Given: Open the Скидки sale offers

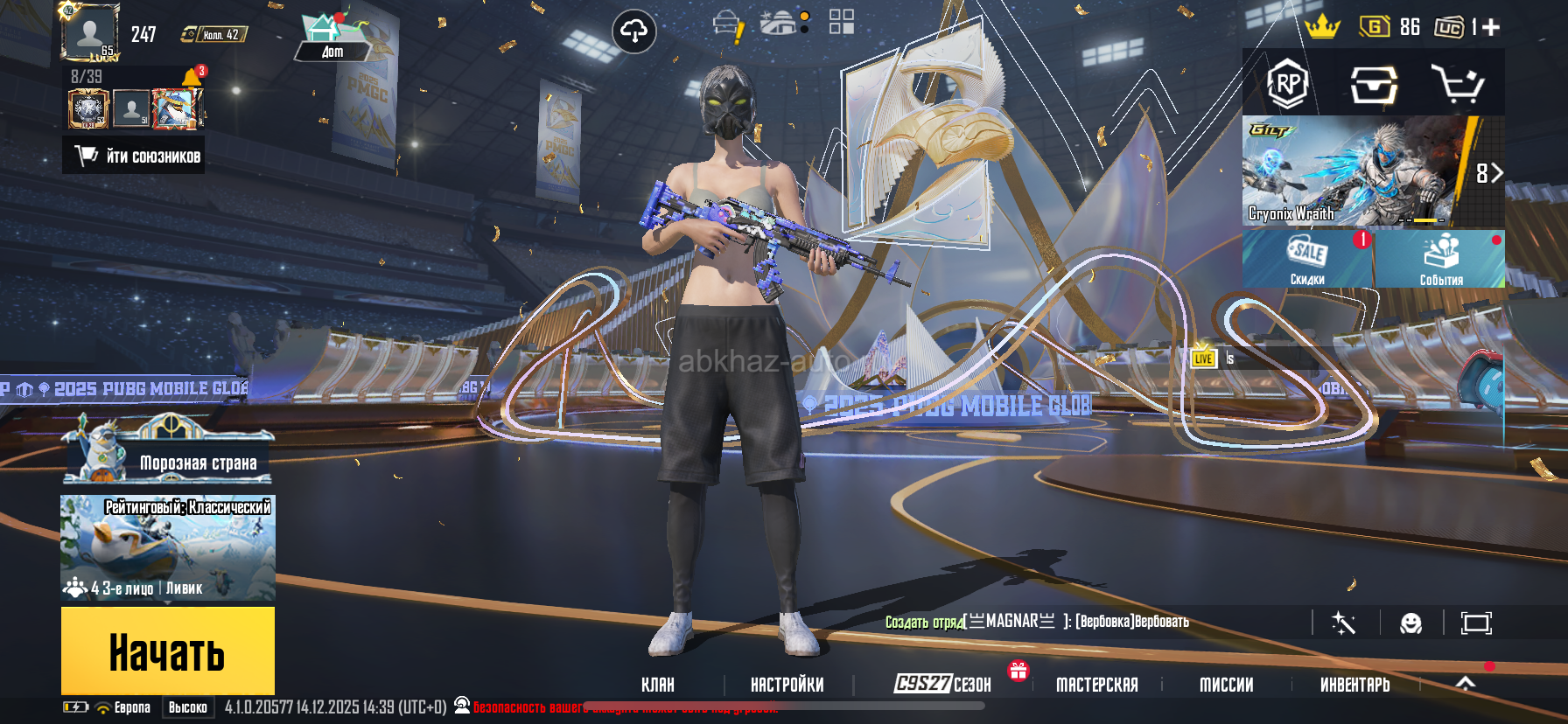Looking at the screenshot, I should (x=1307, y=260).
